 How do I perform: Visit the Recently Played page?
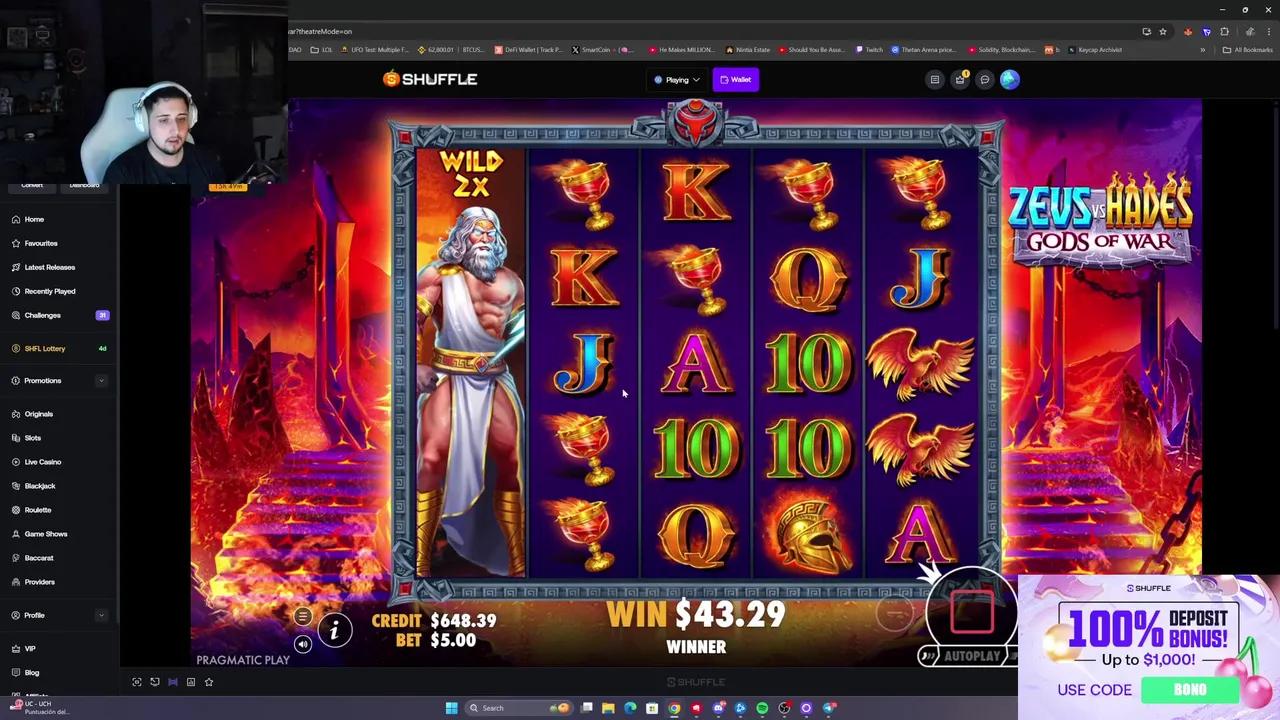(49, 291)
